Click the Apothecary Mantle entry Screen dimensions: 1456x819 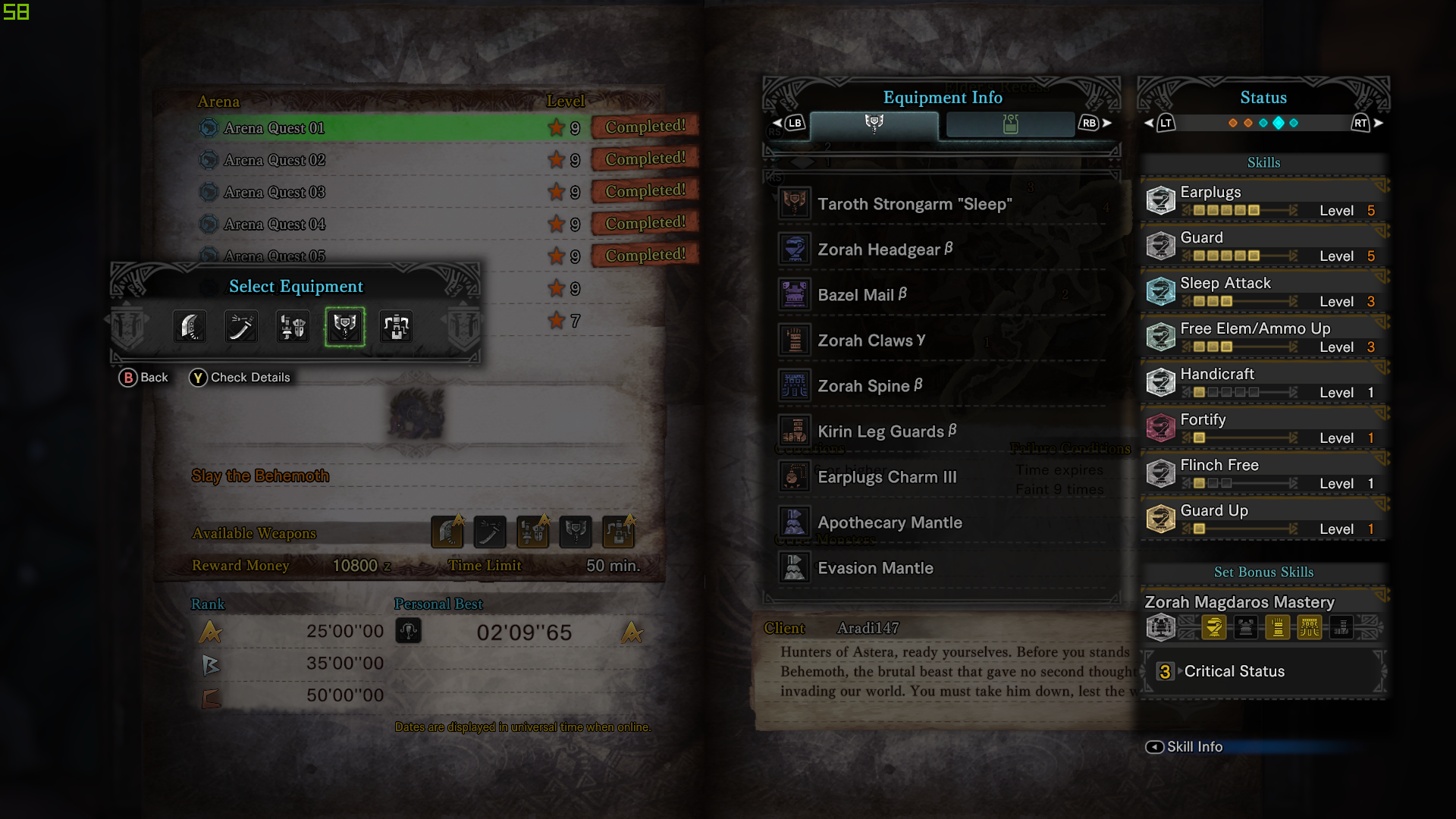pyautogui.click(x=889, y=522)
